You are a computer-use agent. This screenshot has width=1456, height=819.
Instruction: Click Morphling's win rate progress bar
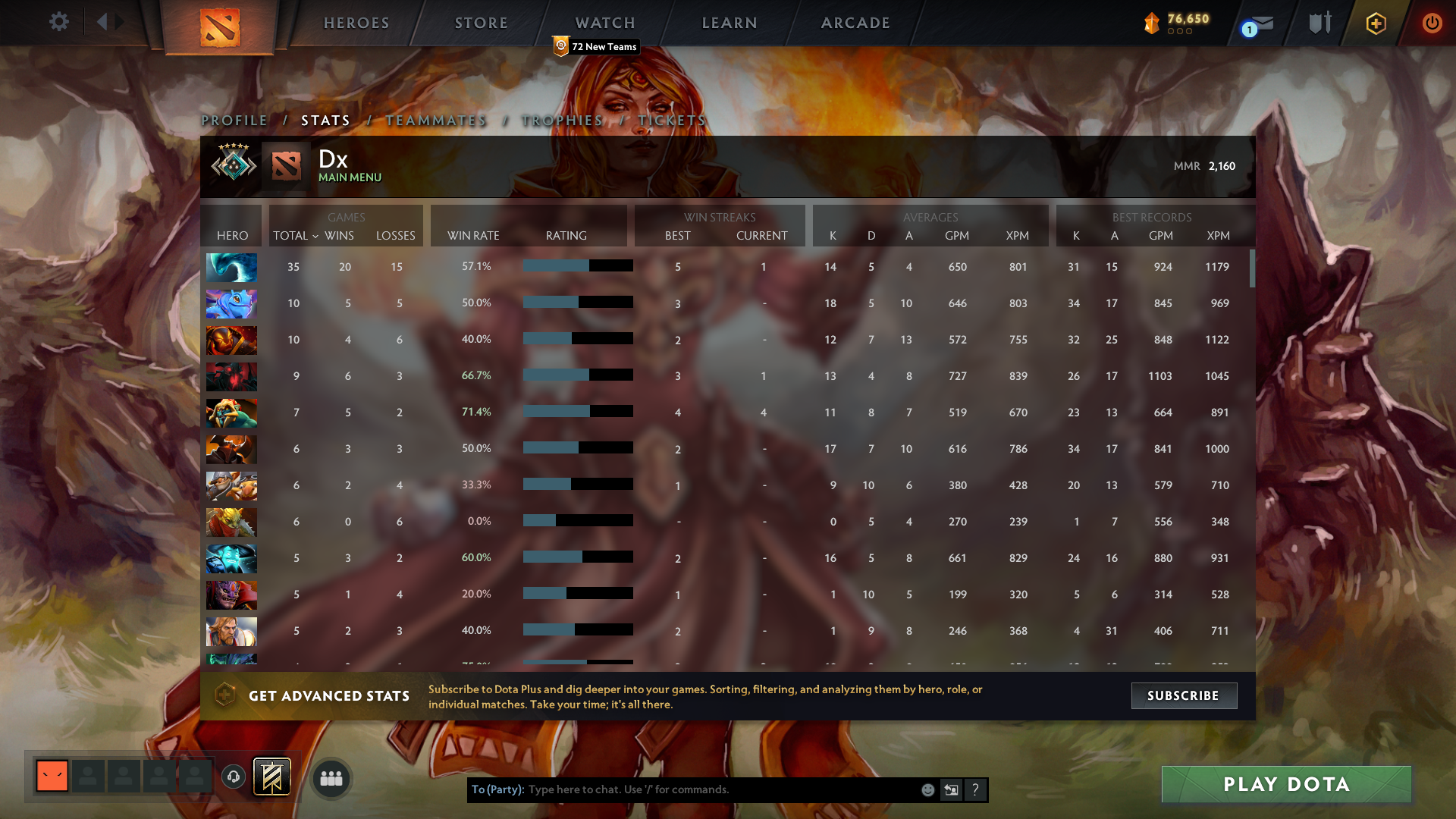578,266
